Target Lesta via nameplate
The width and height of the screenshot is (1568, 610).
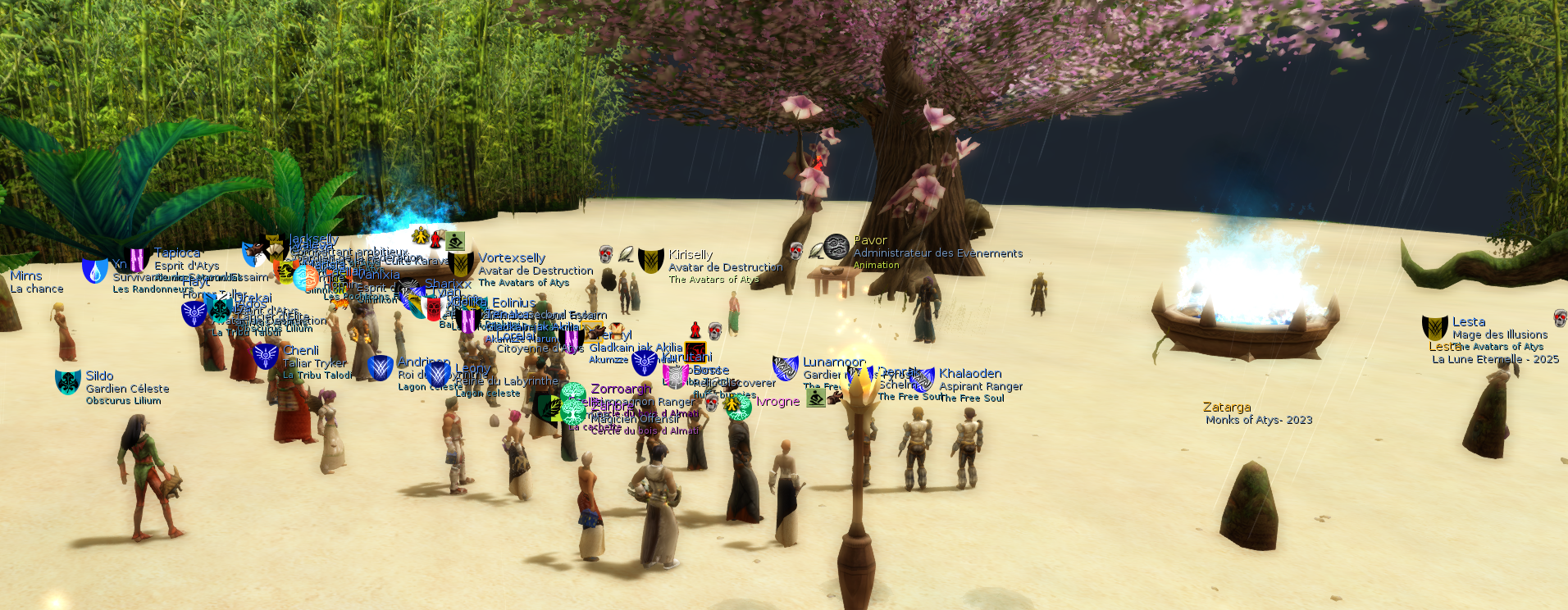(1468, 322)
